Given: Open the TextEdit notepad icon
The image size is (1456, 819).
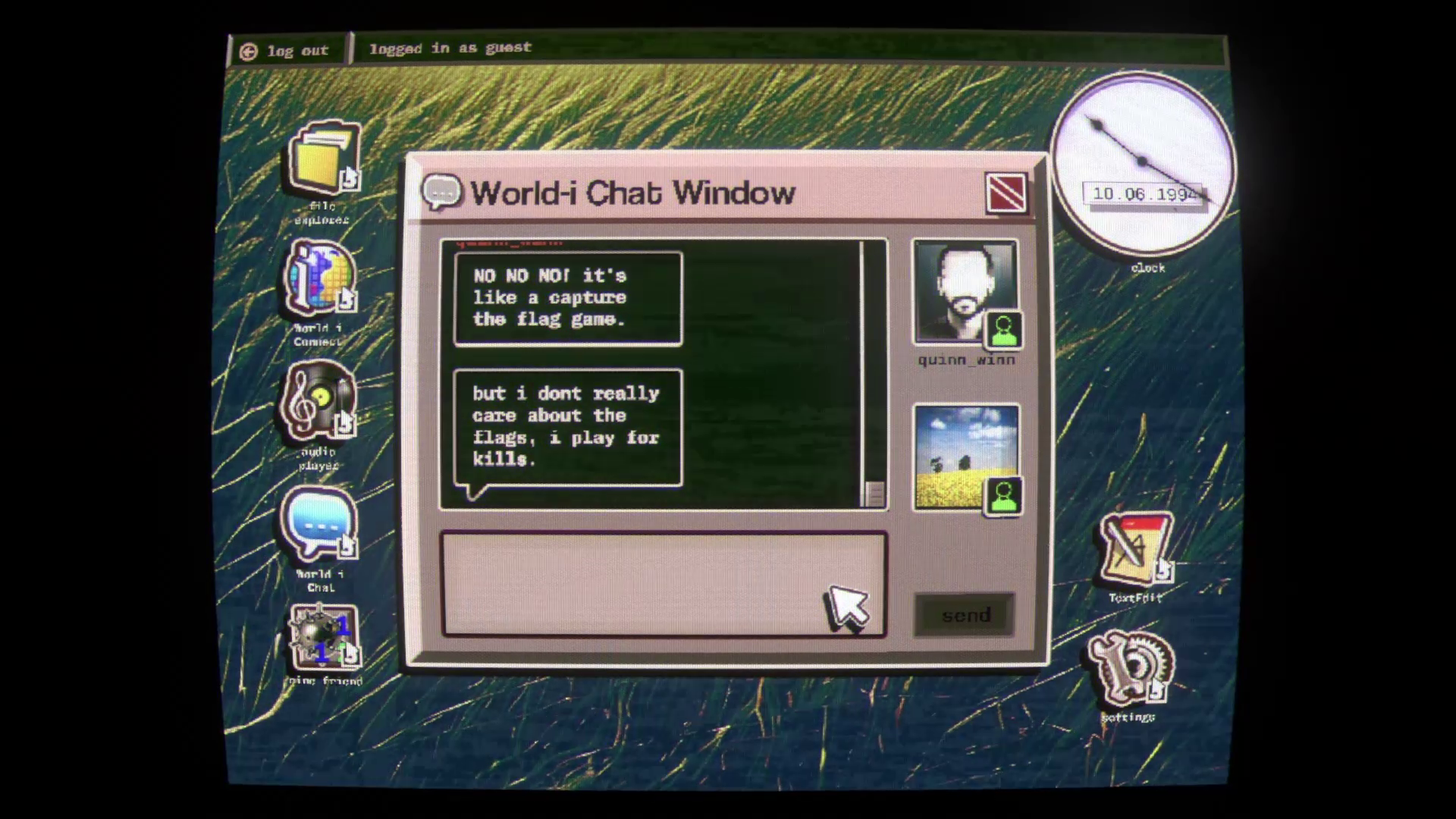Looking at the screenshot, I should coord(1134,548).
